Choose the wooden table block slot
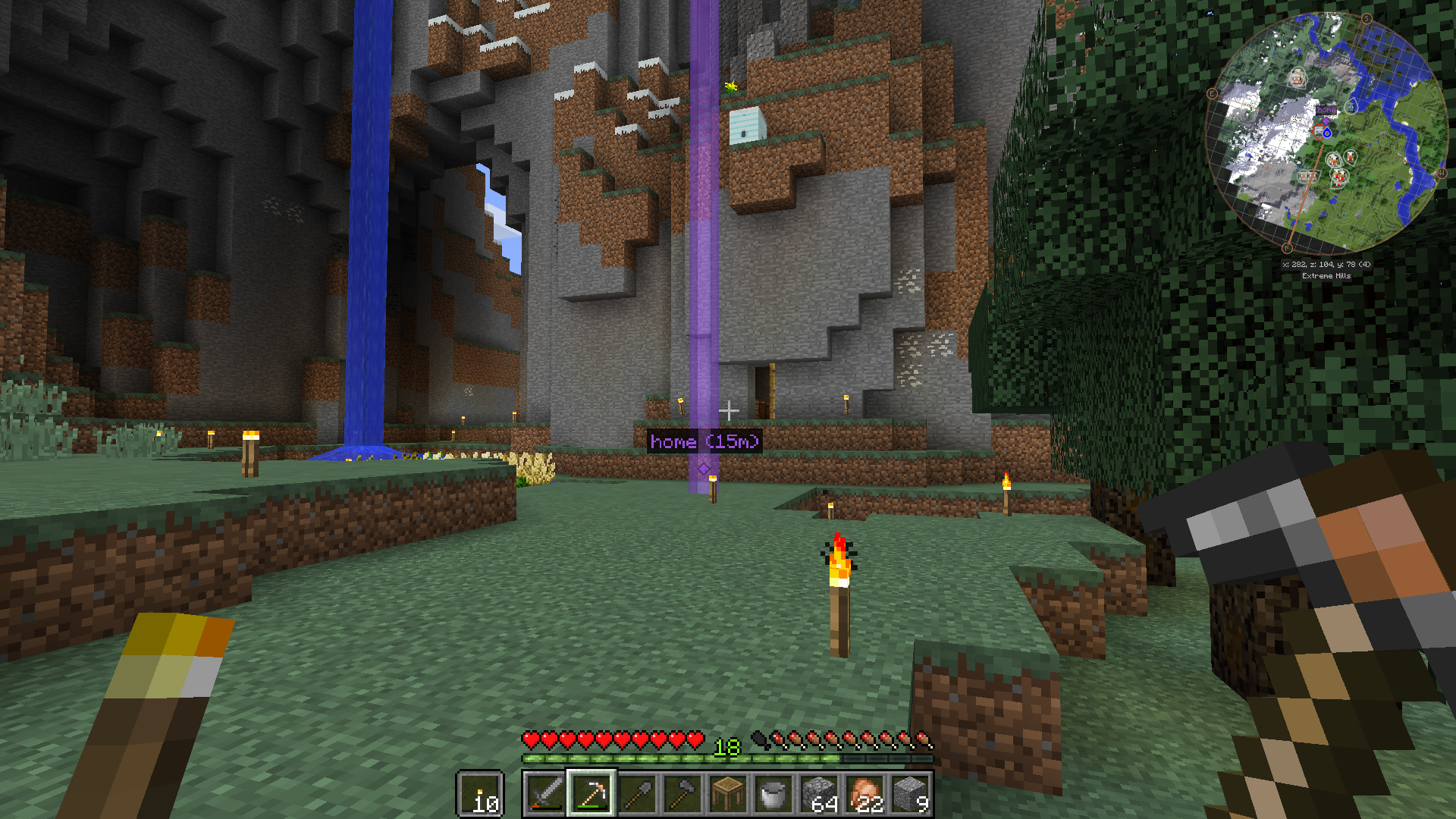This screenshot has height=819, width=1456. (728, 794)
